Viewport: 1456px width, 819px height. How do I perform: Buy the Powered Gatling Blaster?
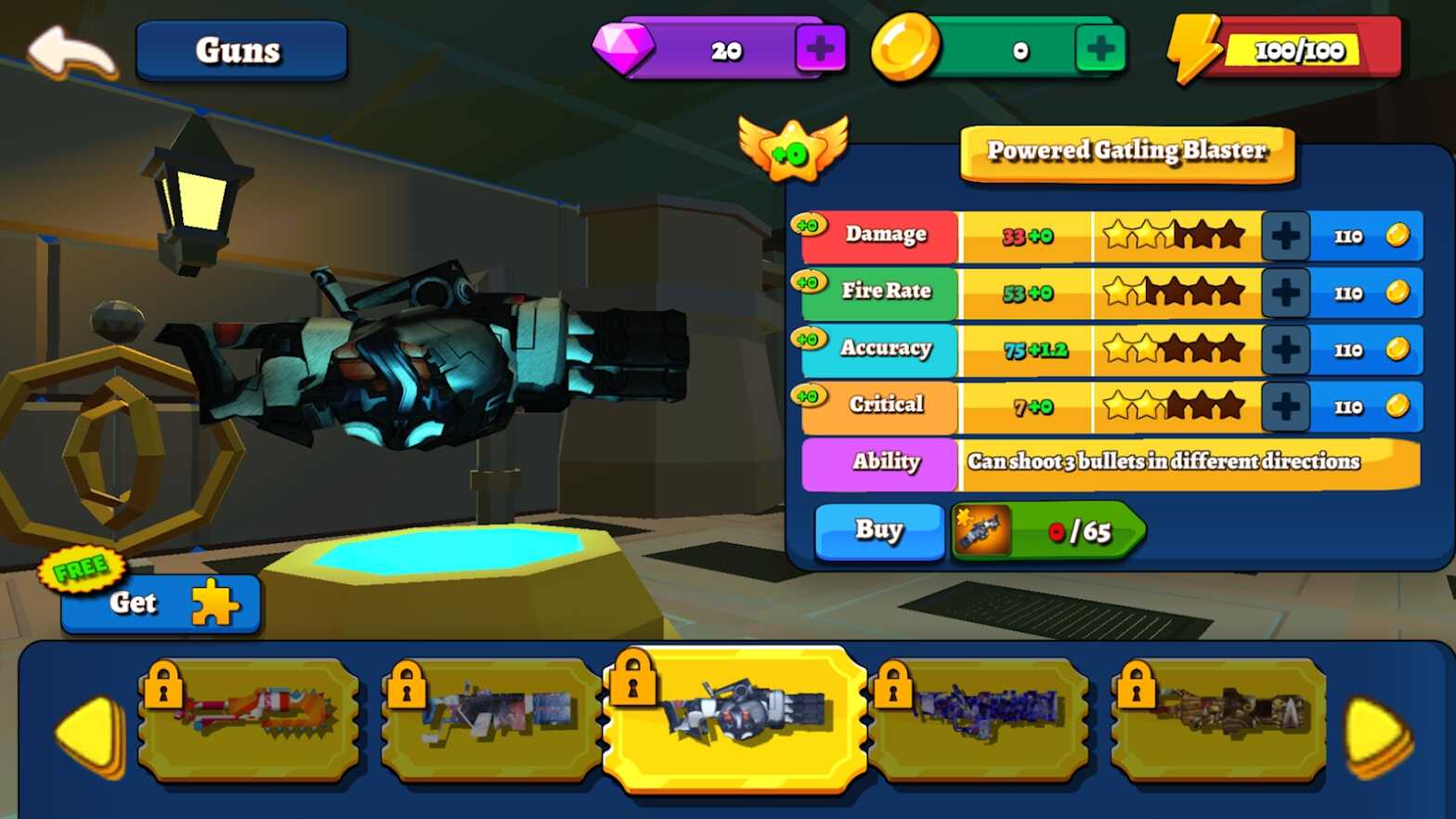pos(878,530)
